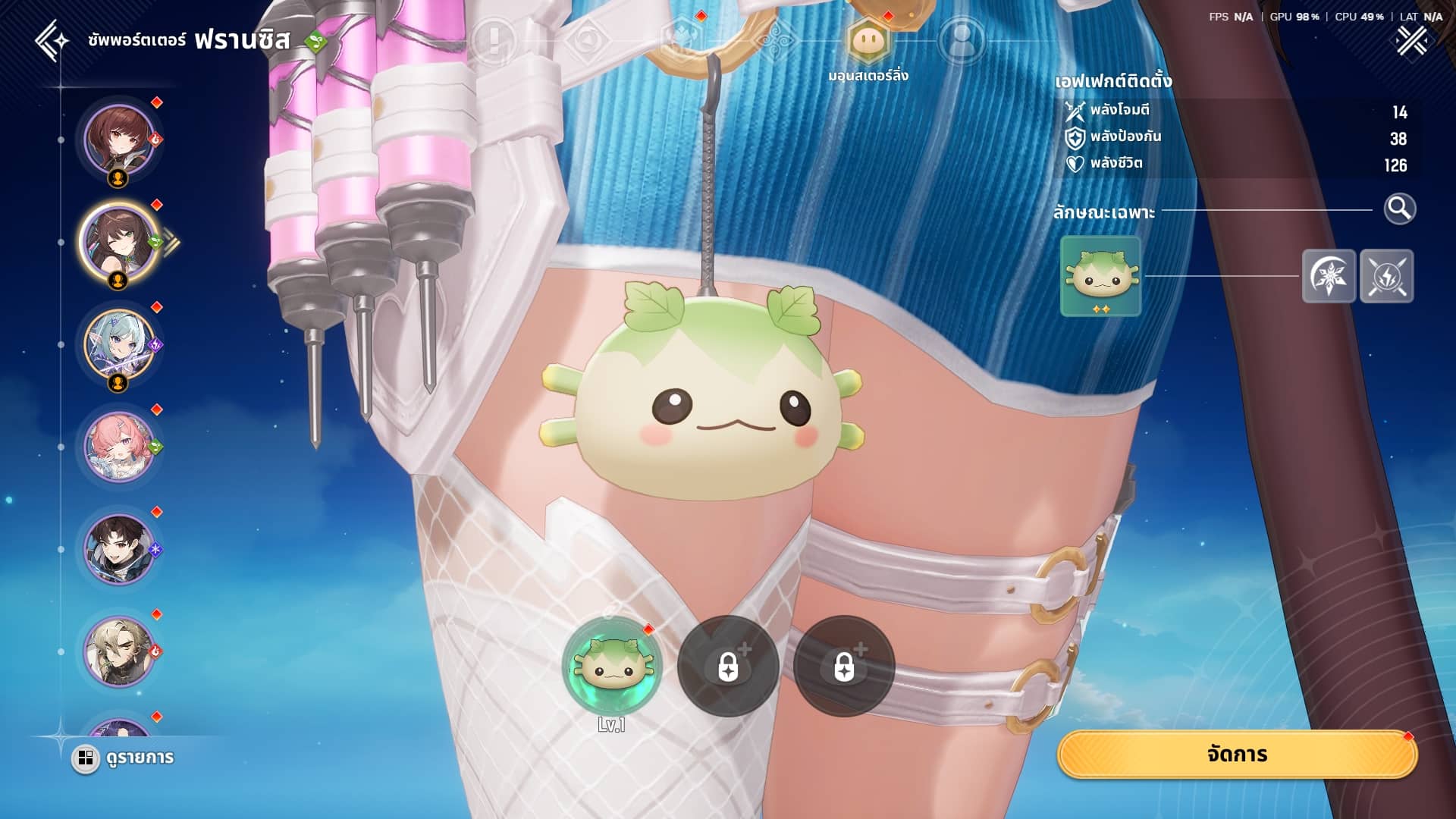
Task: View the crossed lightning trait icon
Action: 1386,276
